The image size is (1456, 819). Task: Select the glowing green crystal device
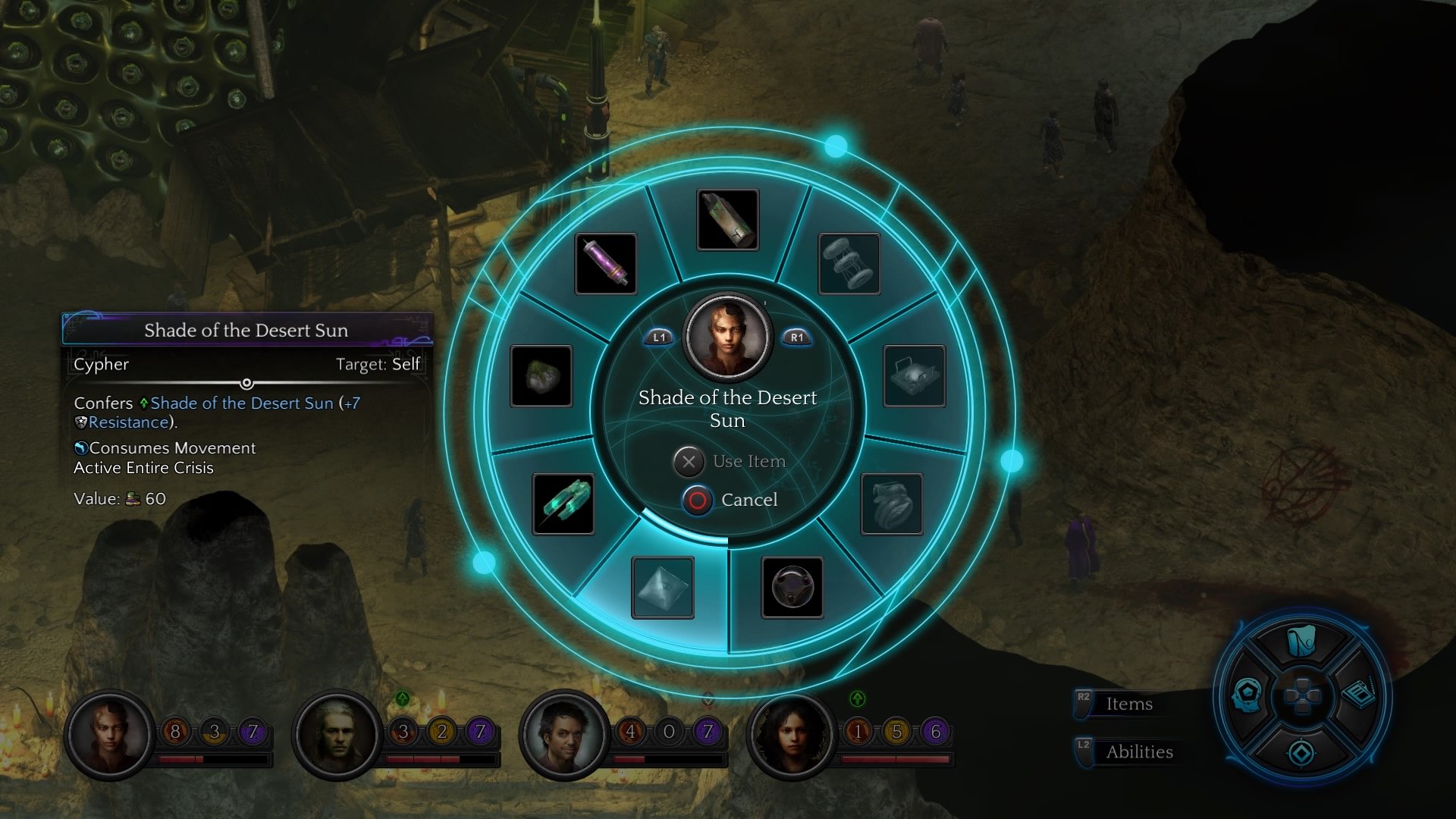pyautogui.click(x=564, y=504)
